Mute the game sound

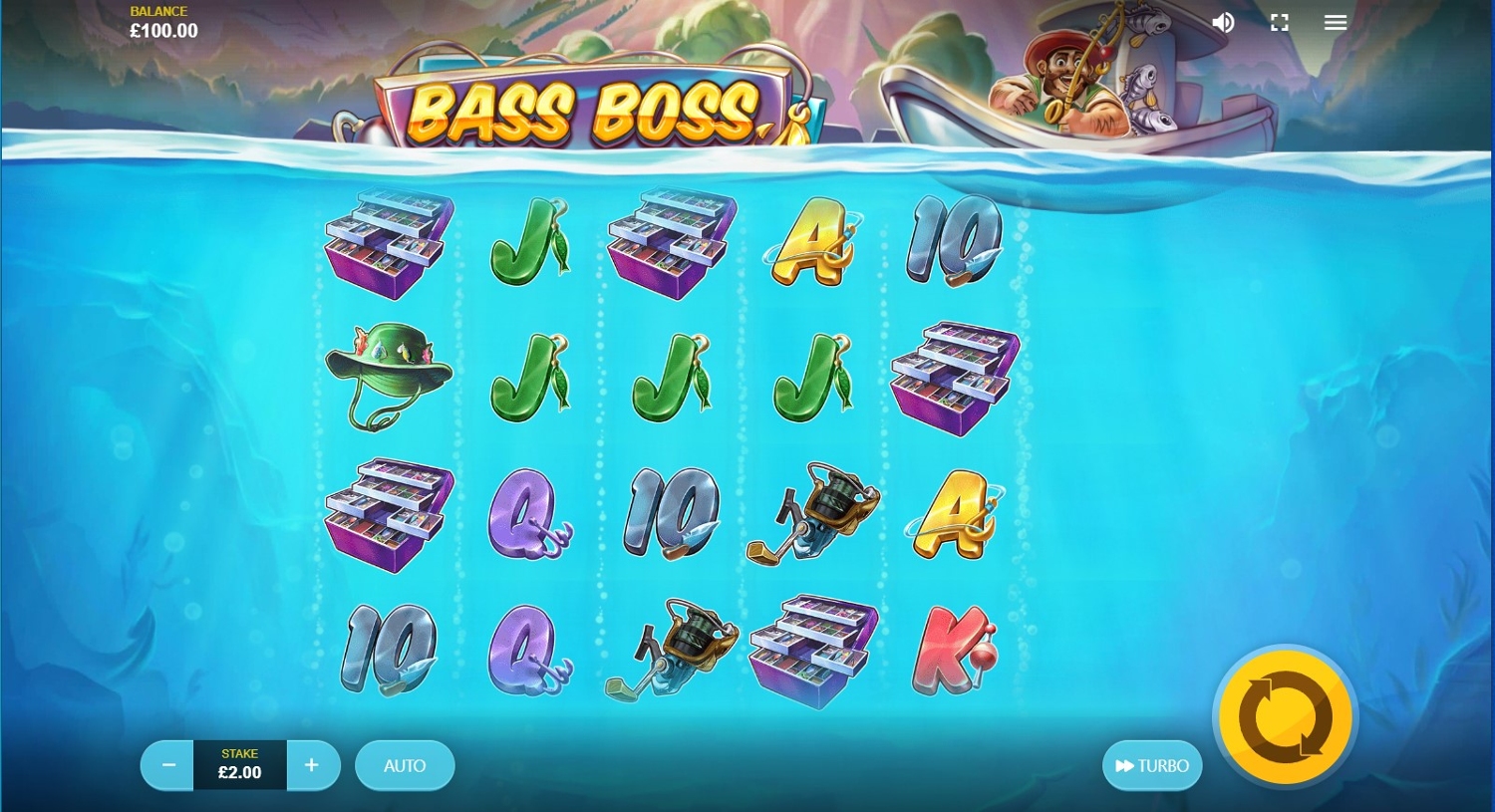click(1223, 23)
